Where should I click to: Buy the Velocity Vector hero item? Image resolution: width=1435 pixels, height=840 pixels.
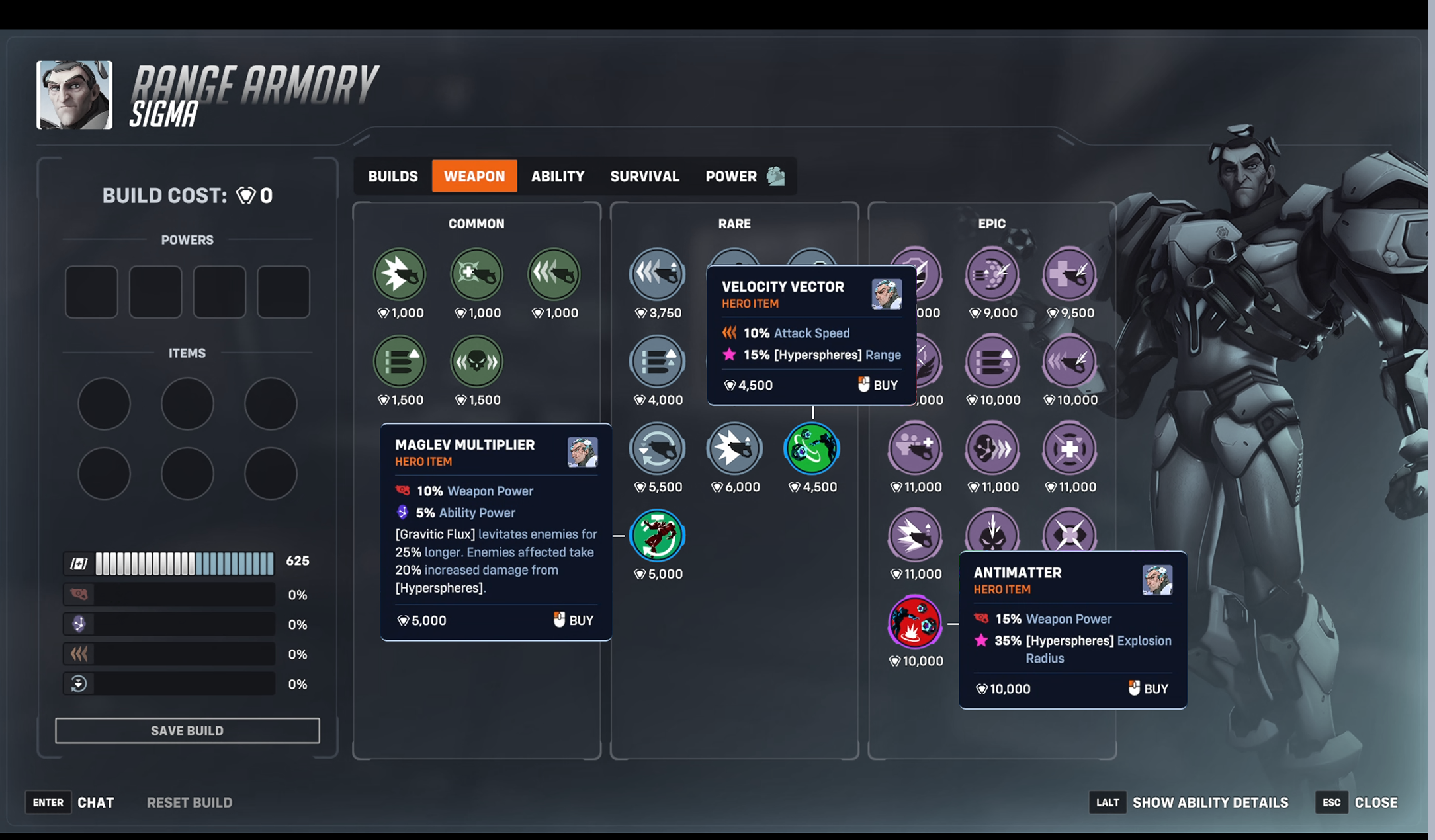(878, 385)
